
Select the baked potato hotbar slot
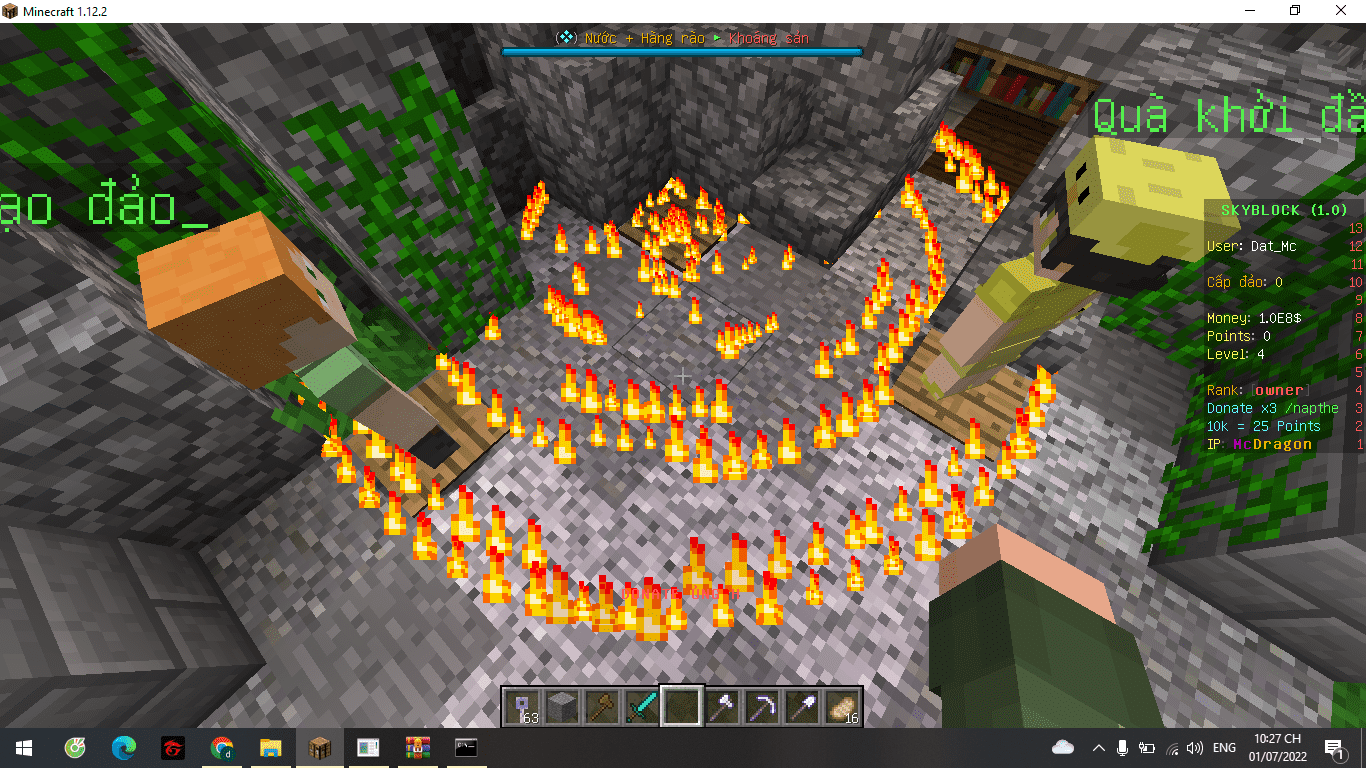(842, 706)
